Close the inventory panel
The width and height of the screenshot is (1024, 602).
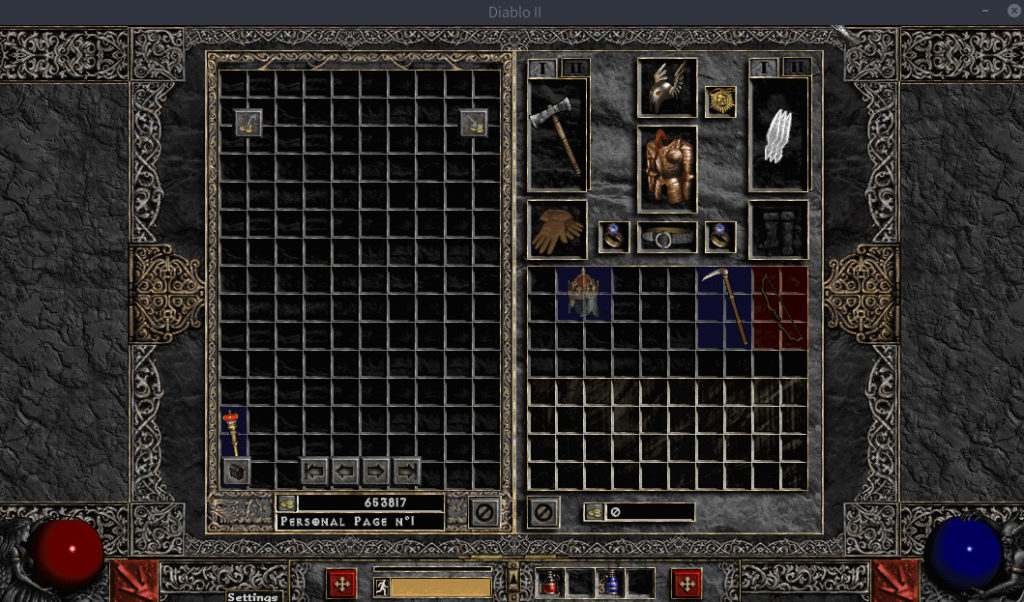(544, 512)
